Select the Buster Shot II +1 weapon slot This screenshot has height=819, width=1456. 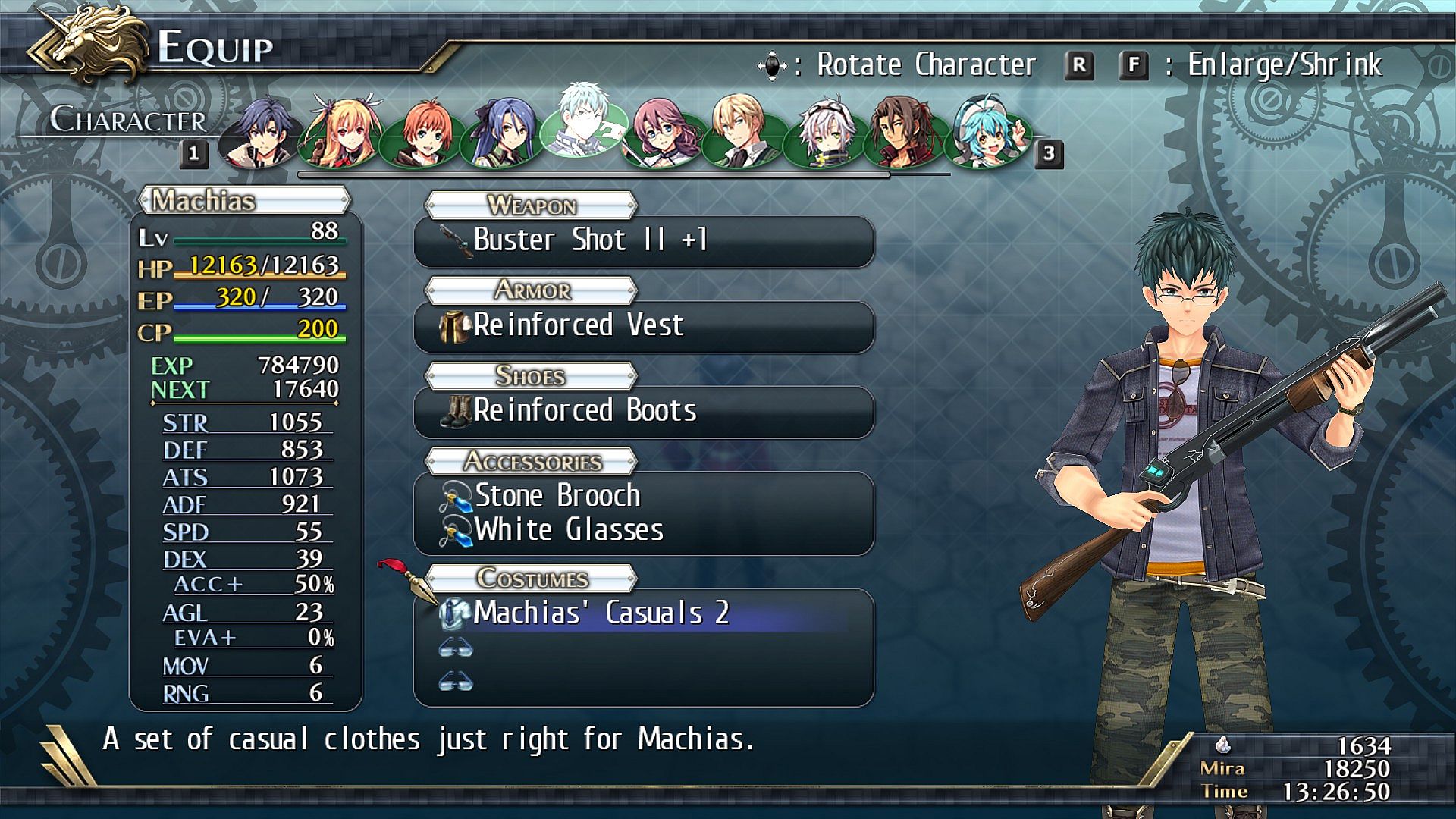[643, 240]
